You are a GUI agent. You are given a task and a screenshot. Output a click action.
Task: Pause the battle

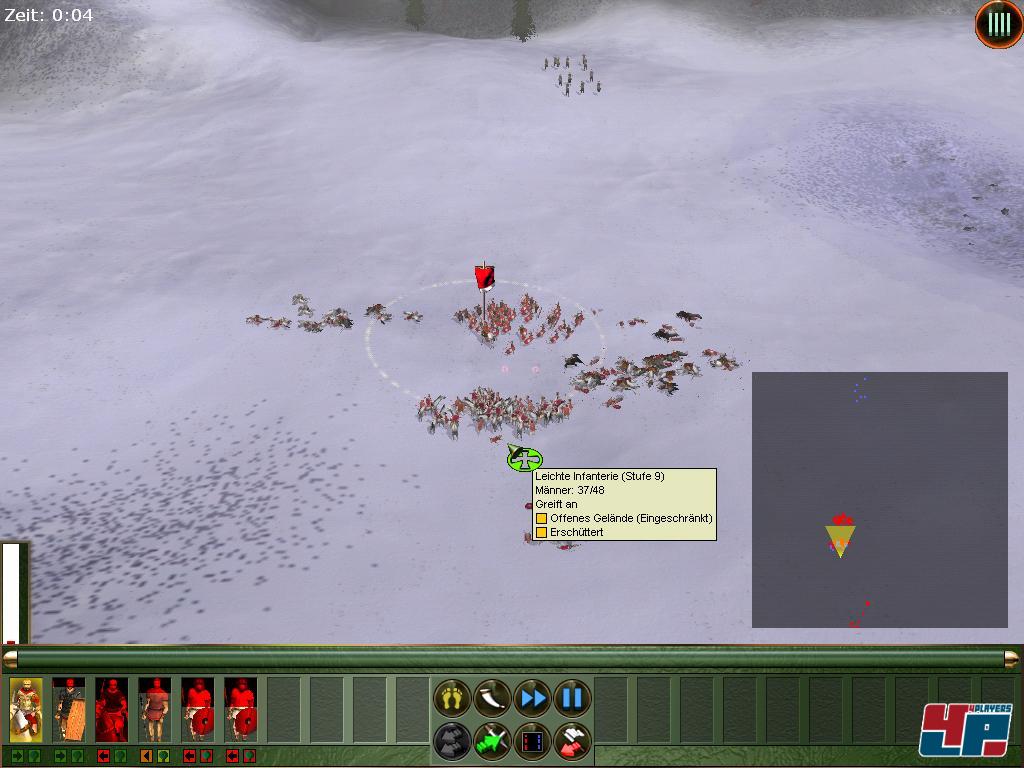coord(572,697)
